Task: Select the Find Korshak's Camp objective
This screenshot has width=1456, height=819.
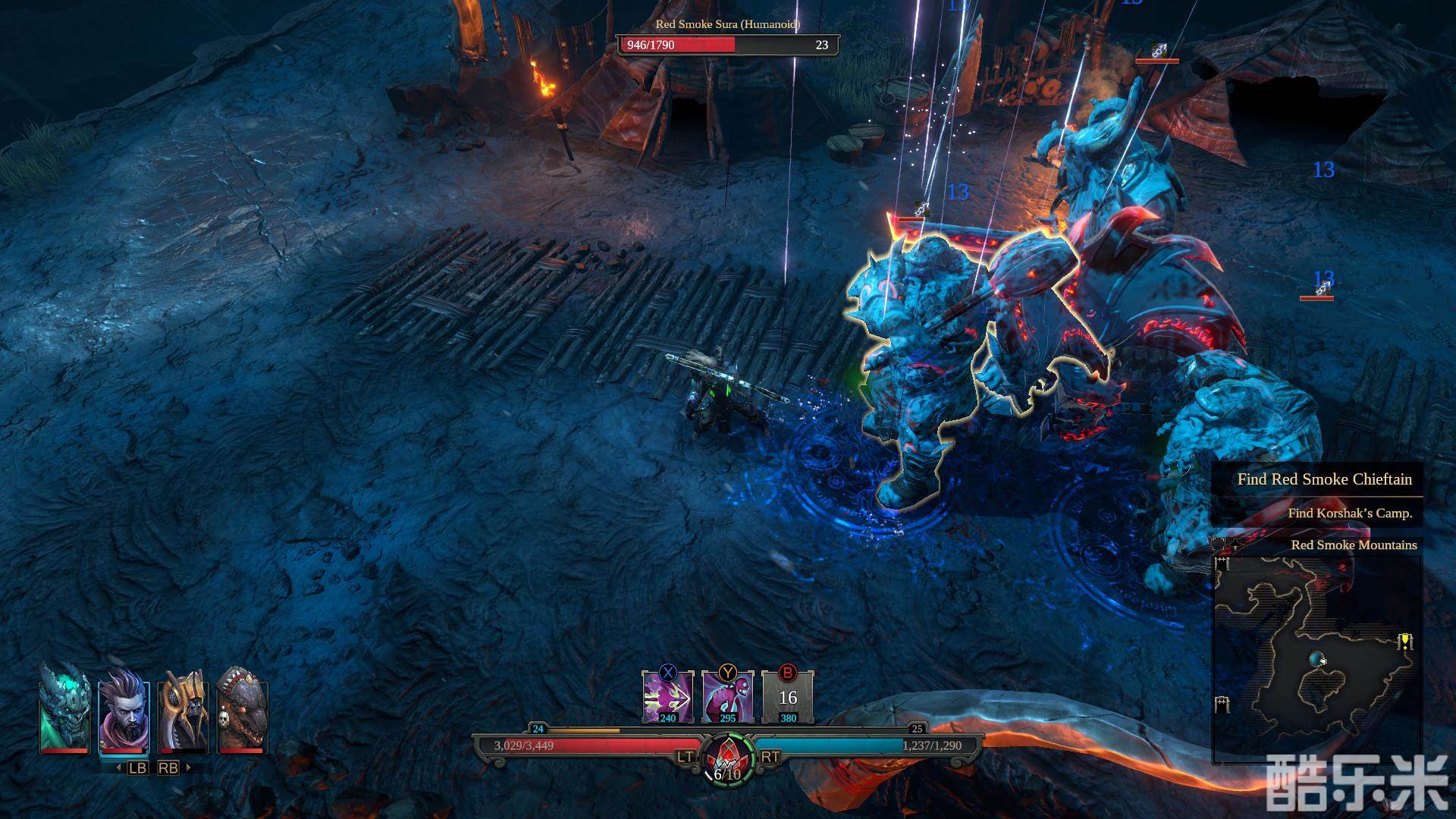Action: pyautogui.click(x=1349, y=513)
